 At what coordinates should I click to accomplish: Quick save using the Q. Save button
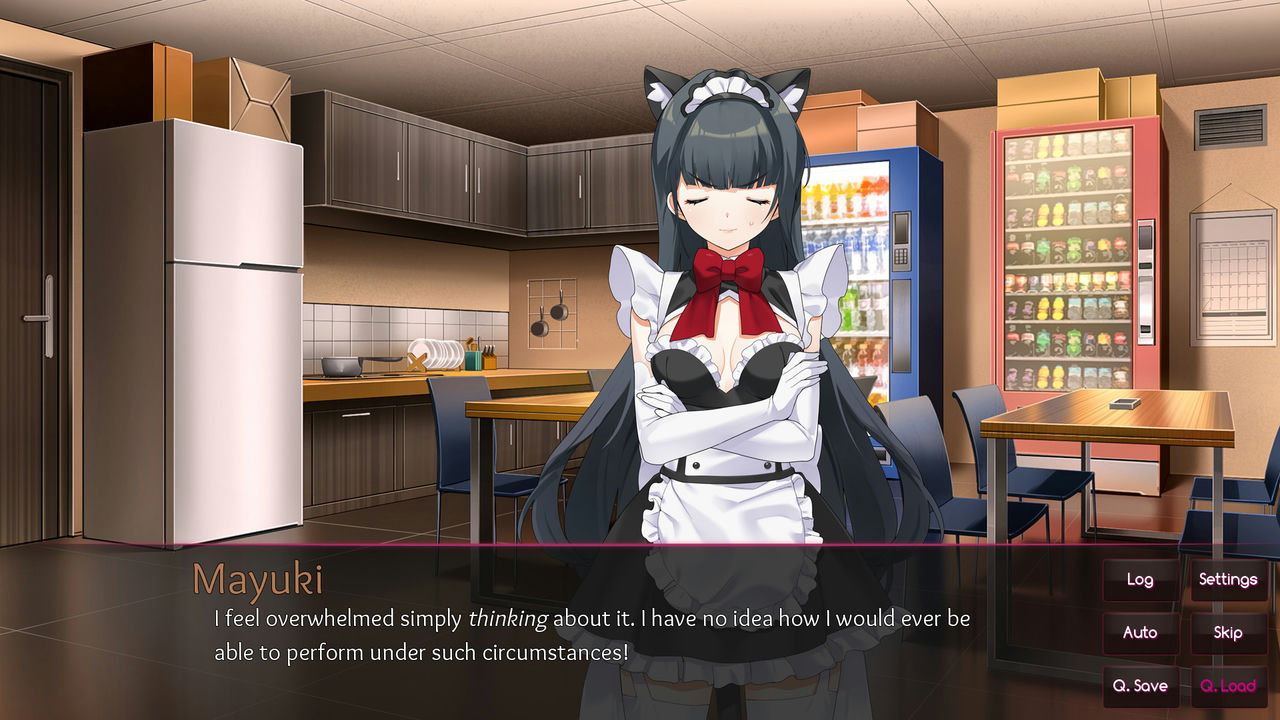point(1140,686)
